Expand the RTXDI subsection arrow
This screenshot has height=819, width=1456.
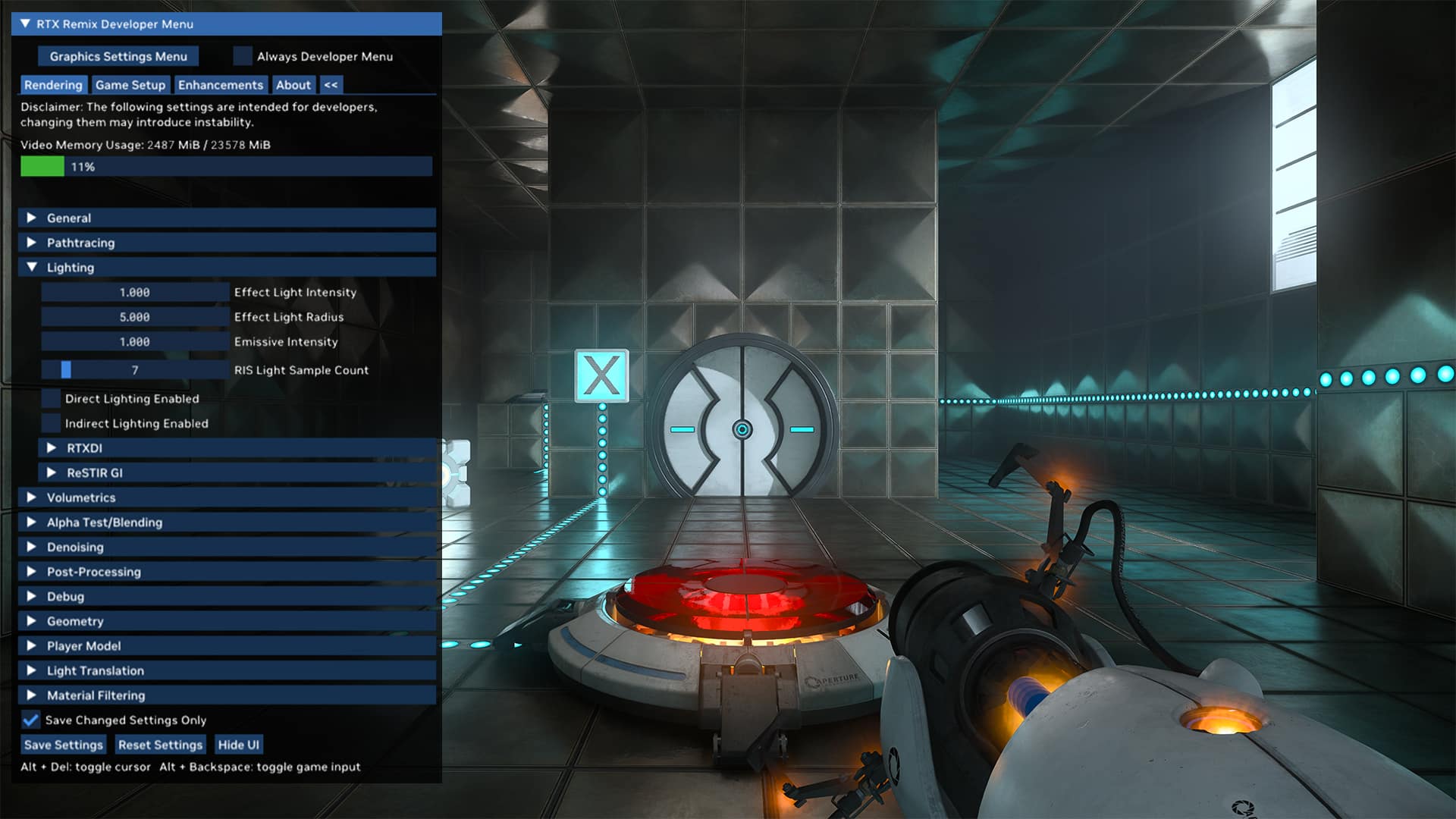(x=52, y=448)
